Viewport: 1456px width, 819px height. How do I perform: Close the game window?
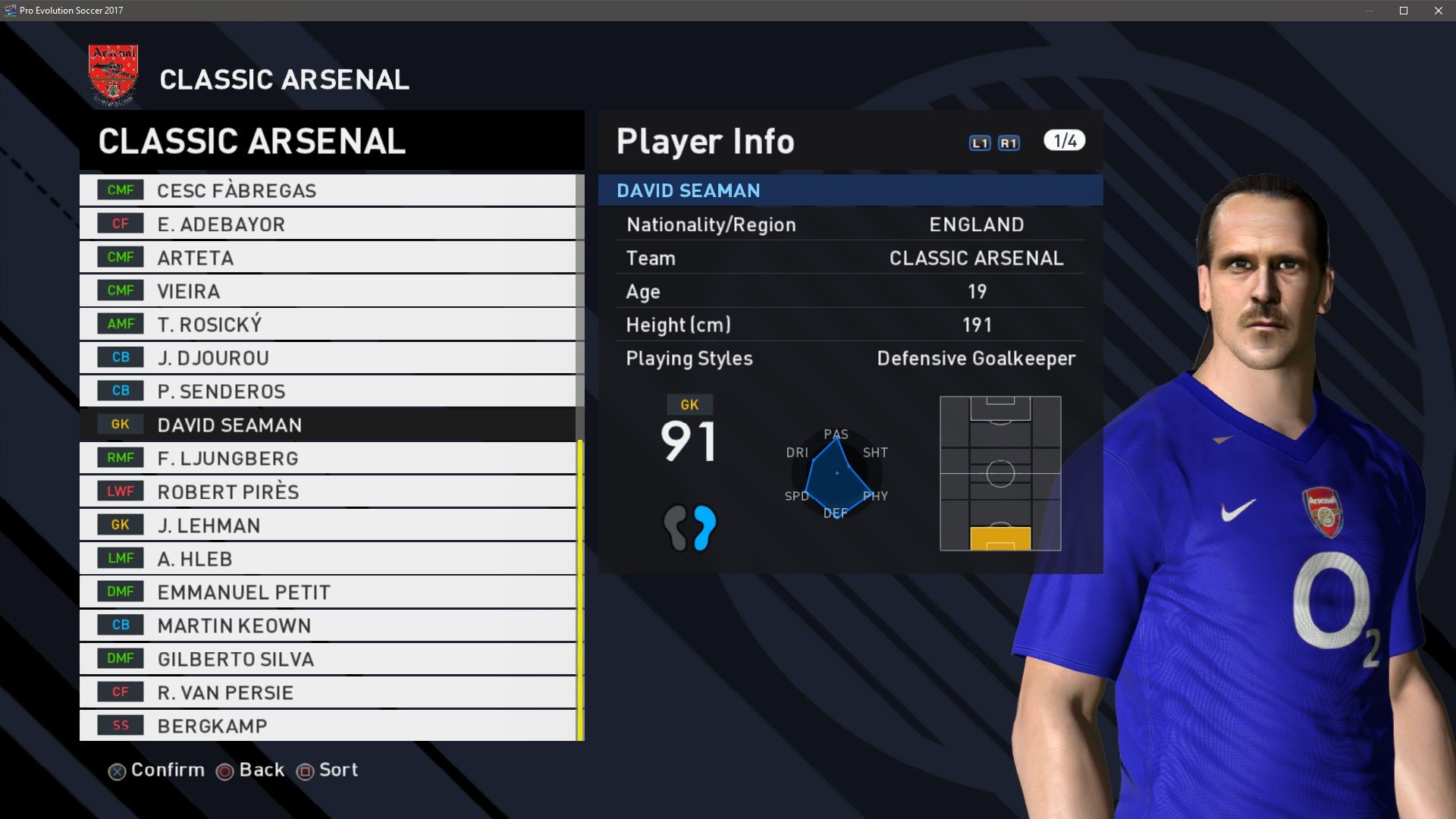pyautogui.click(x=1439, y=11)
